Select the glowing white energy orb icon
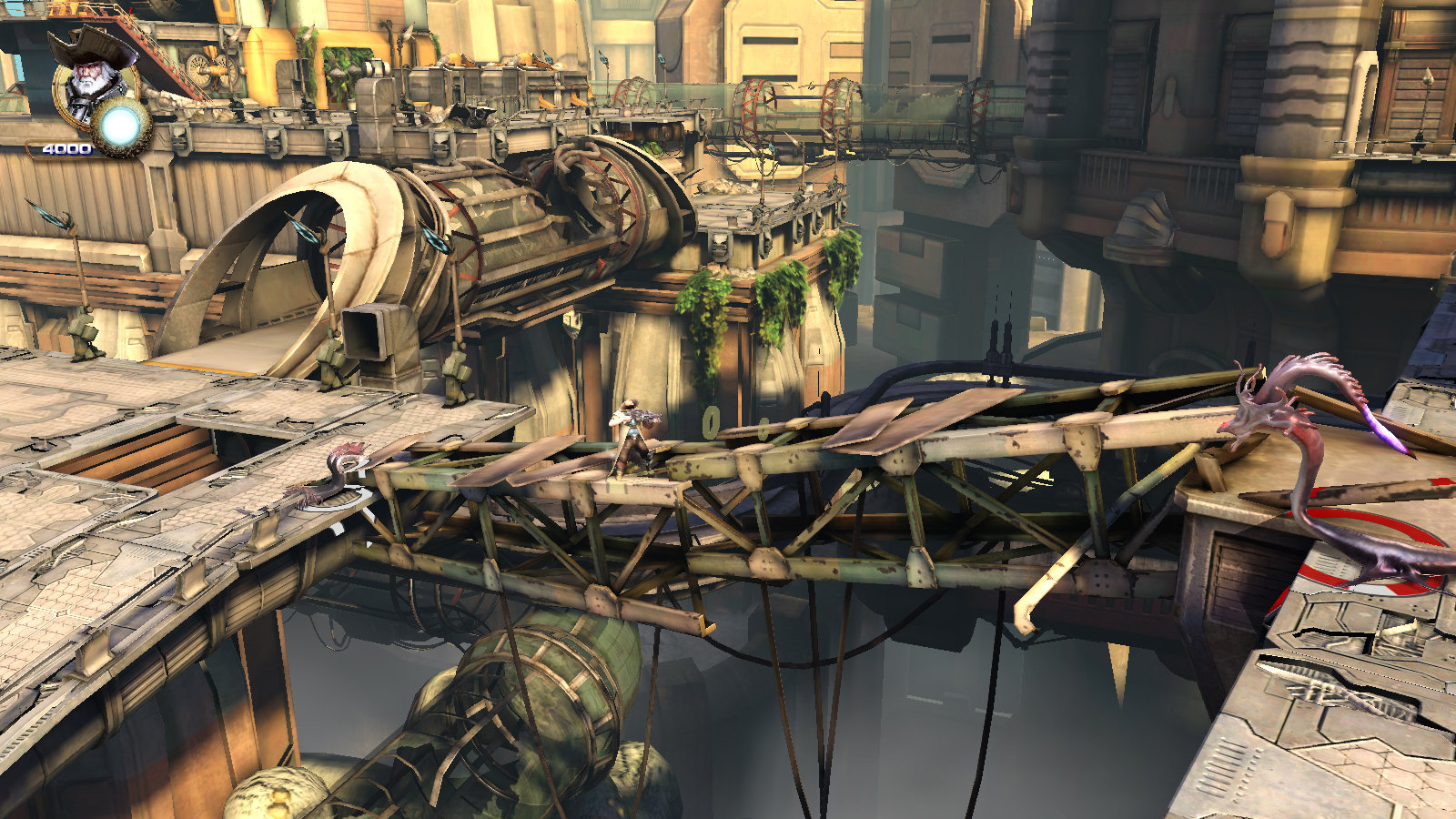 coord(122,127)
